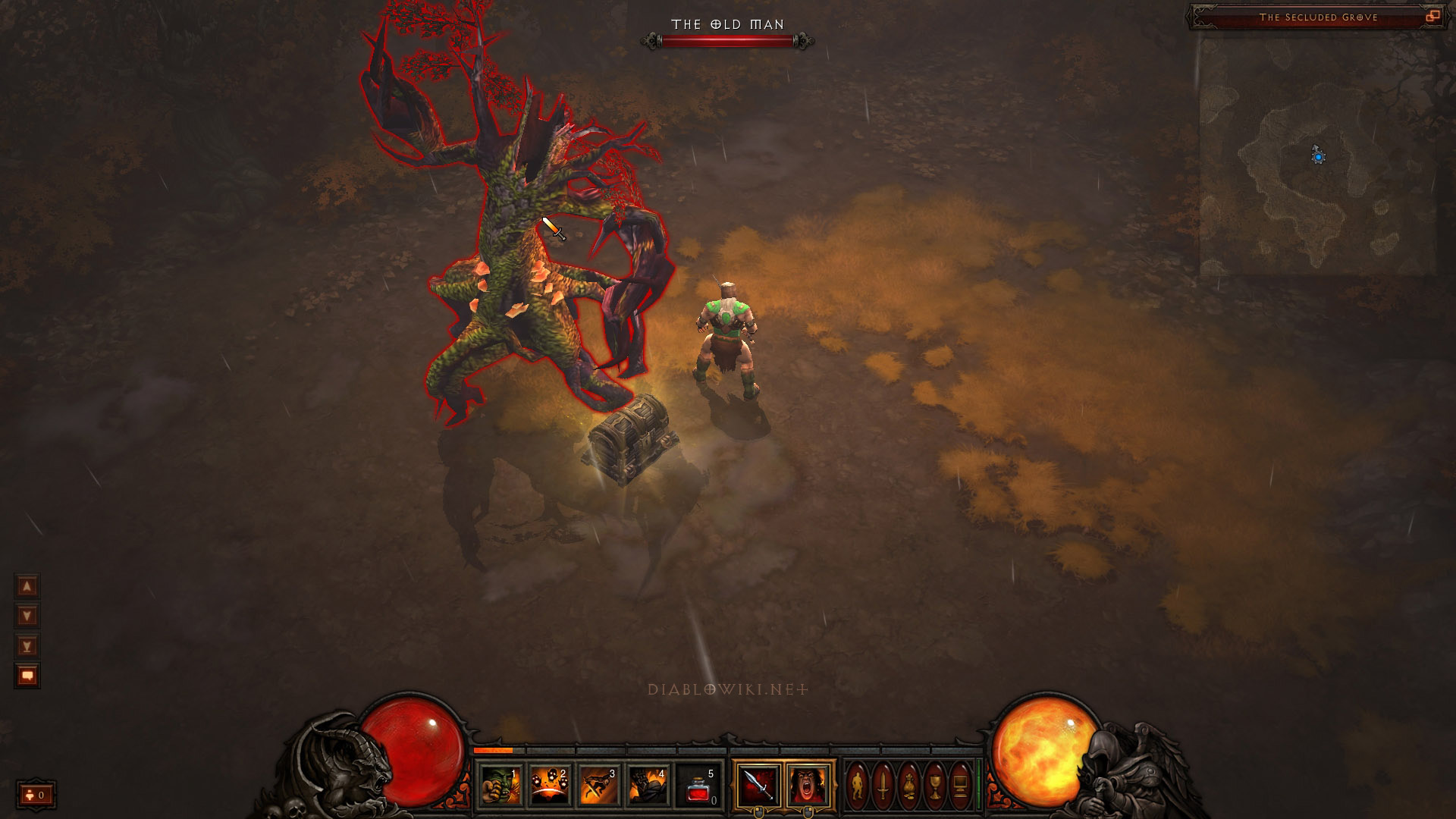Viewport: 1456px width, 819px height.
Task: Open the computer monitor game menu button
Action: [x=960, y=785]
